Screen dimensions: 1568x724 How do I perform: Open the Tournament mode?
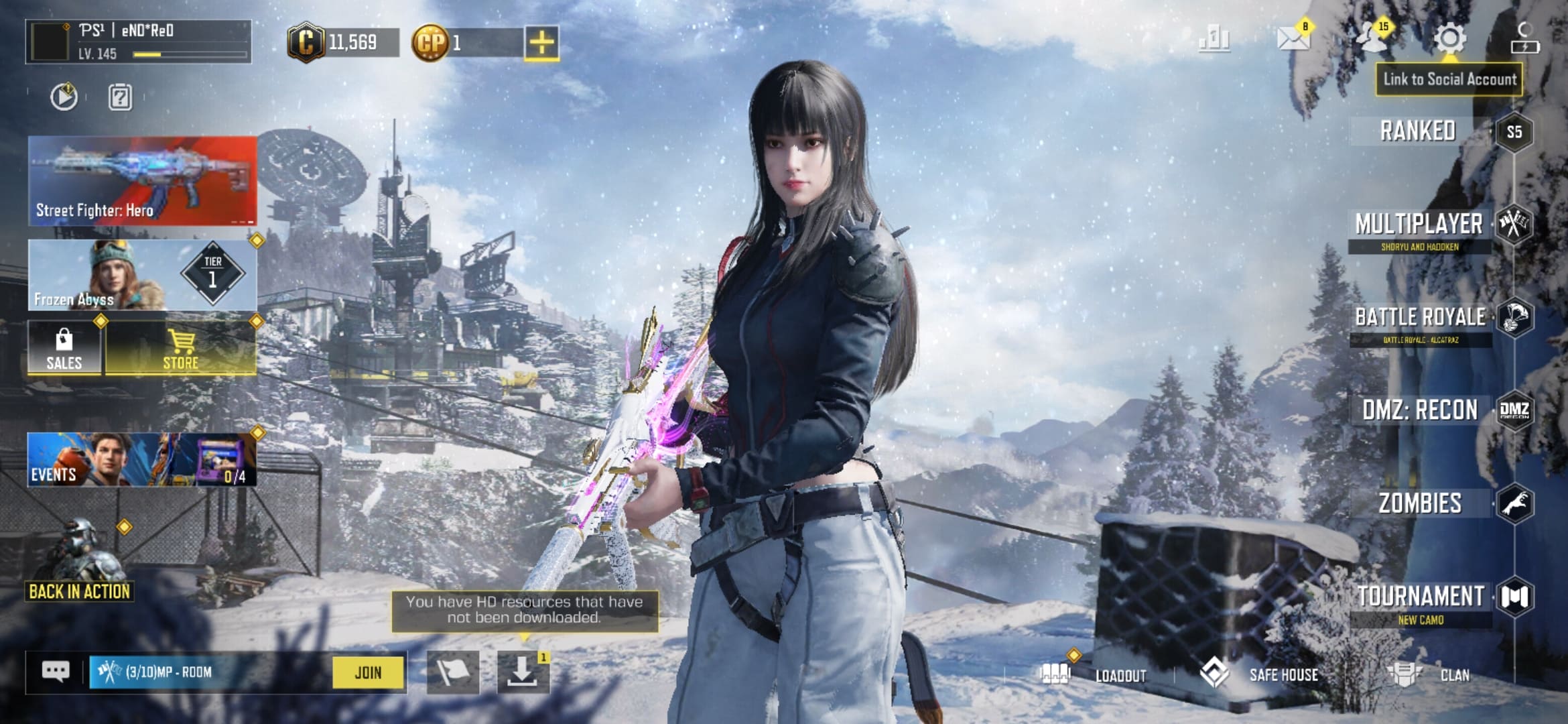pos(1421,597)
